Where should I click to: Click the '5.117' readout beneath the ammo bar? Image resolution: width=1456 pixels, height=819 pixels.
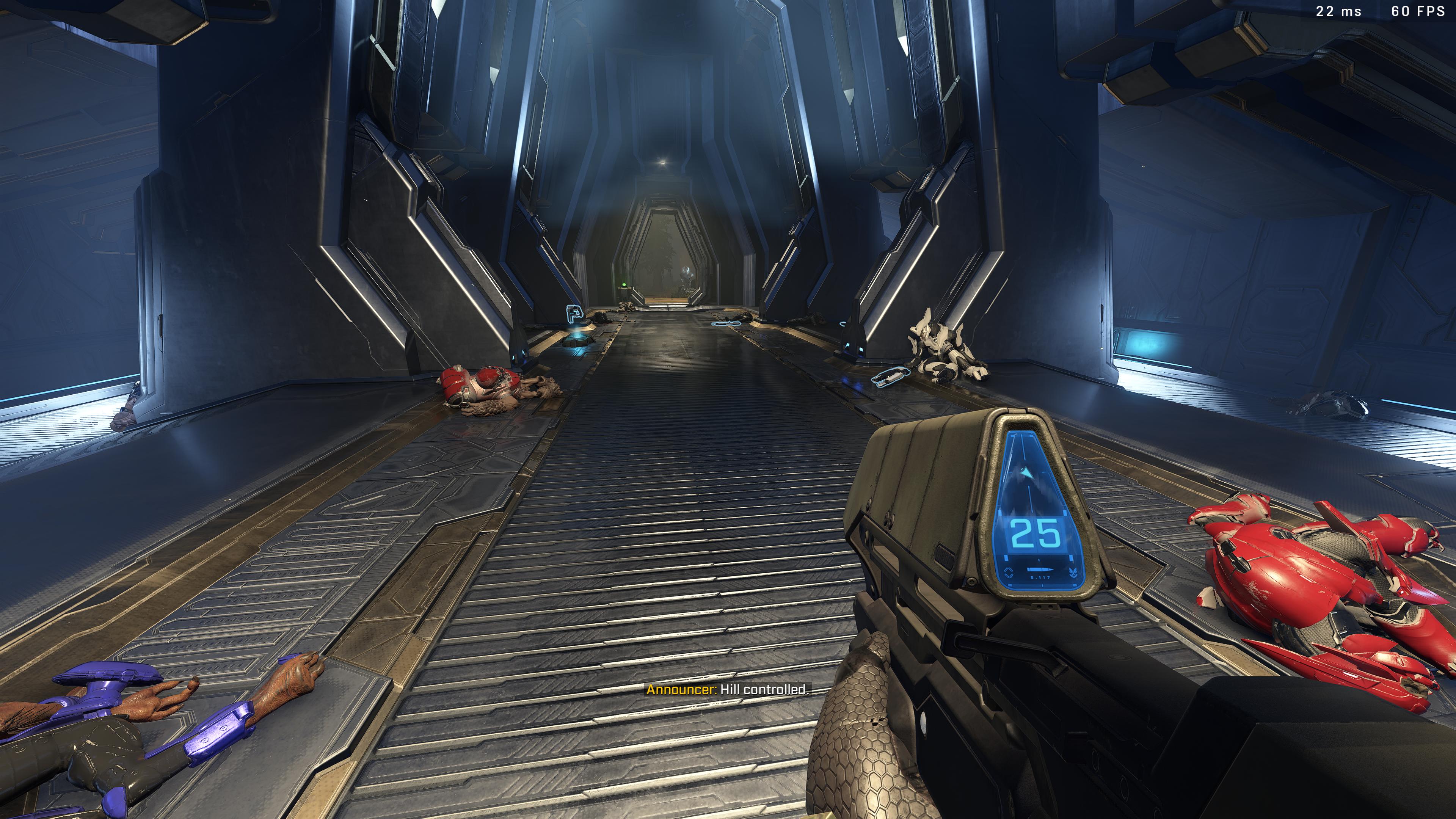coord(1040,578)
